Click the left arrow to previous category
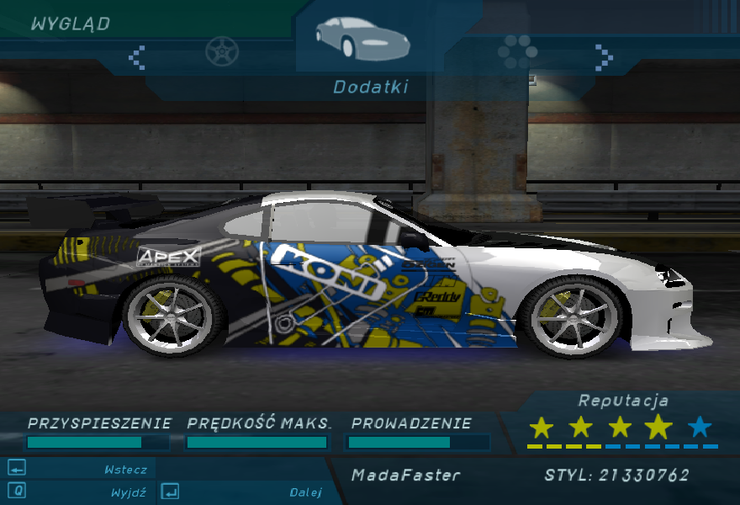This screenshot has width=740, height=505. pos(138,56)
